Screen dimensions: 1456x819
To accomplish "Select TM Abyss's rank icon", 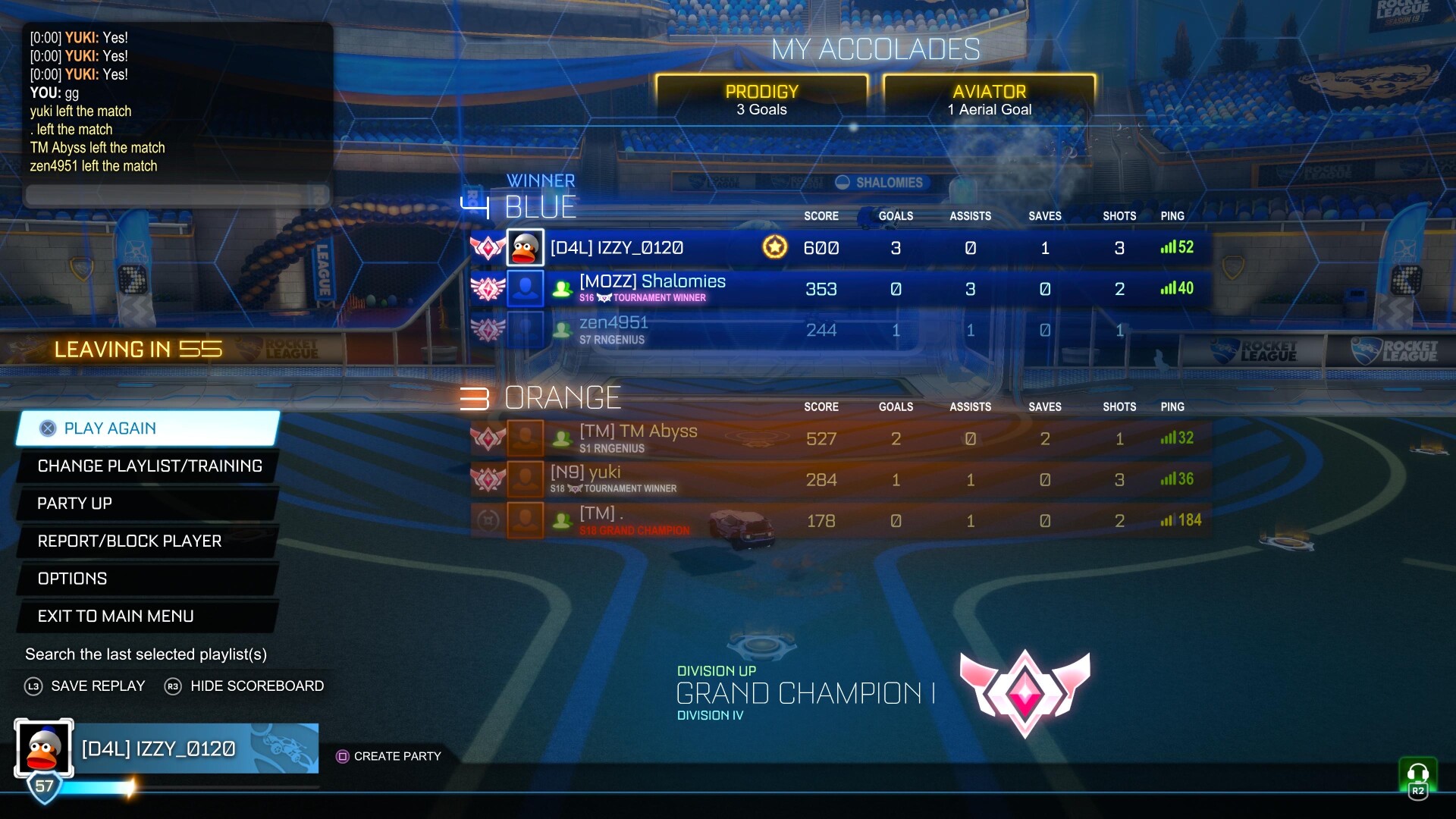I will click(x=488, y=438).
